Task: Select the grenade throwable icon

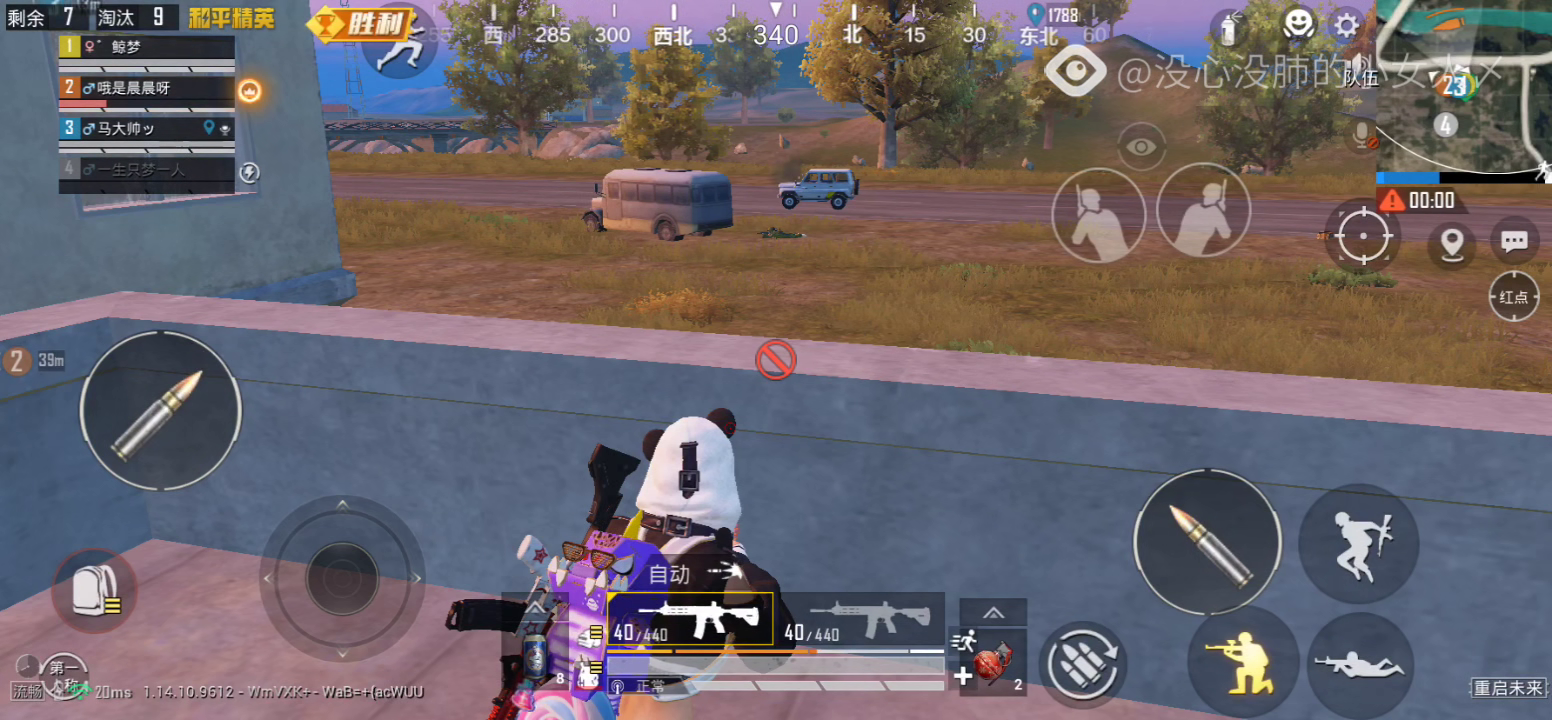Action: [990, 662]
